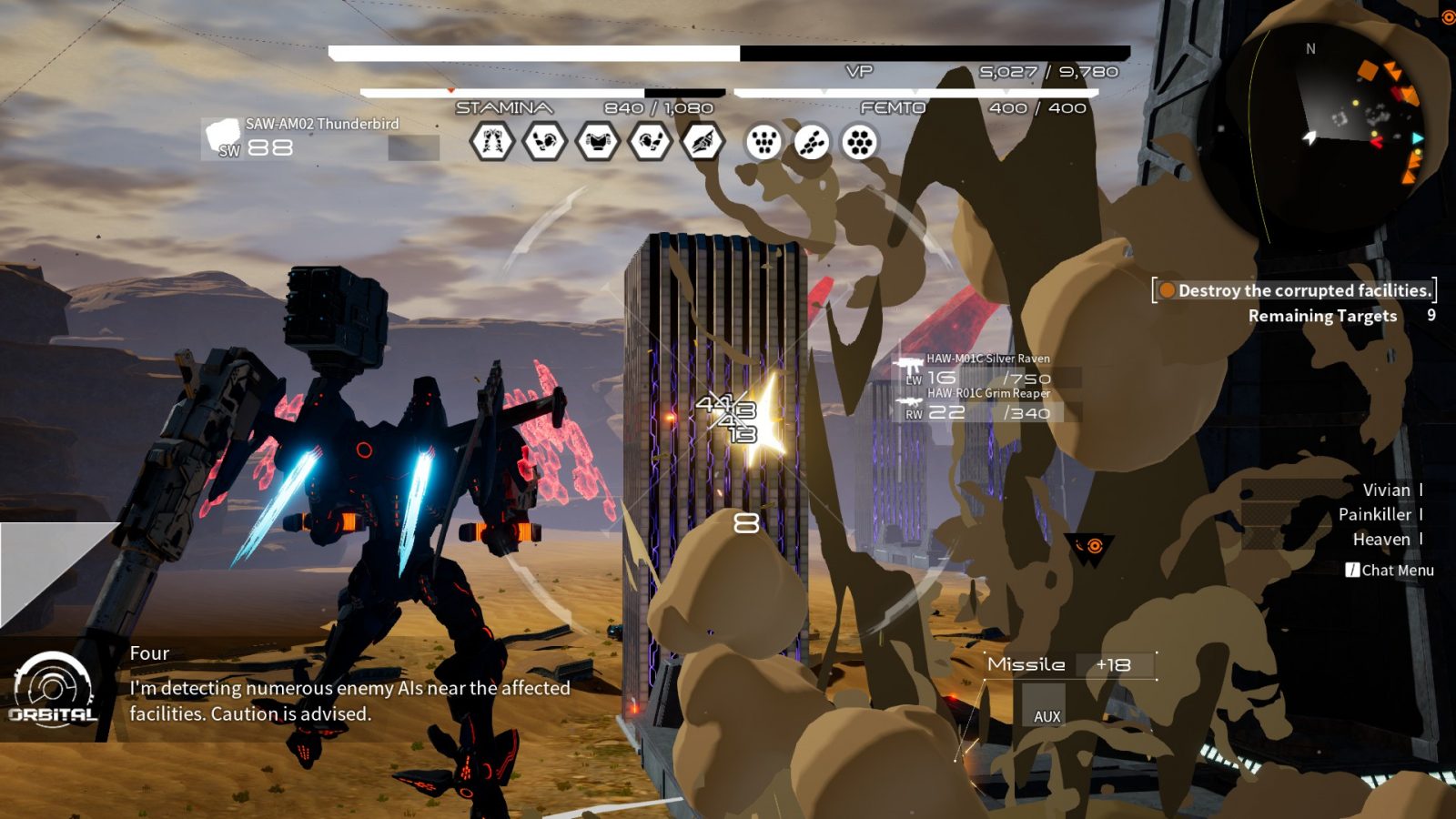Activate the diagonal dots Femto icon
The height and width of the screenshot is (819, 1456).
click(812, 142)
